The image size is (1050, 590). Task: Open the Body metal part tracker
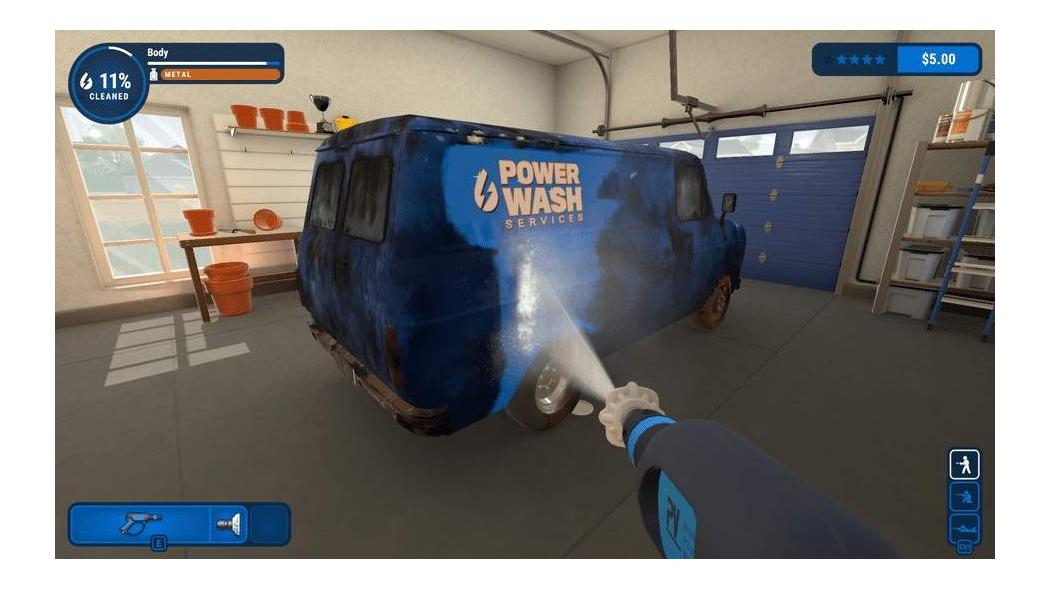214,63
